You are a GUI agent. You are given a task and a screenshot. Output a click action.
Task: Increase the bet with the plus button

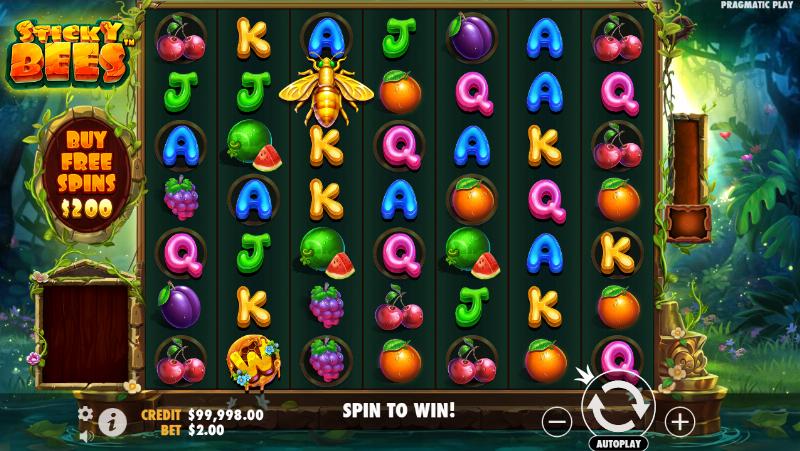[680, 421]
